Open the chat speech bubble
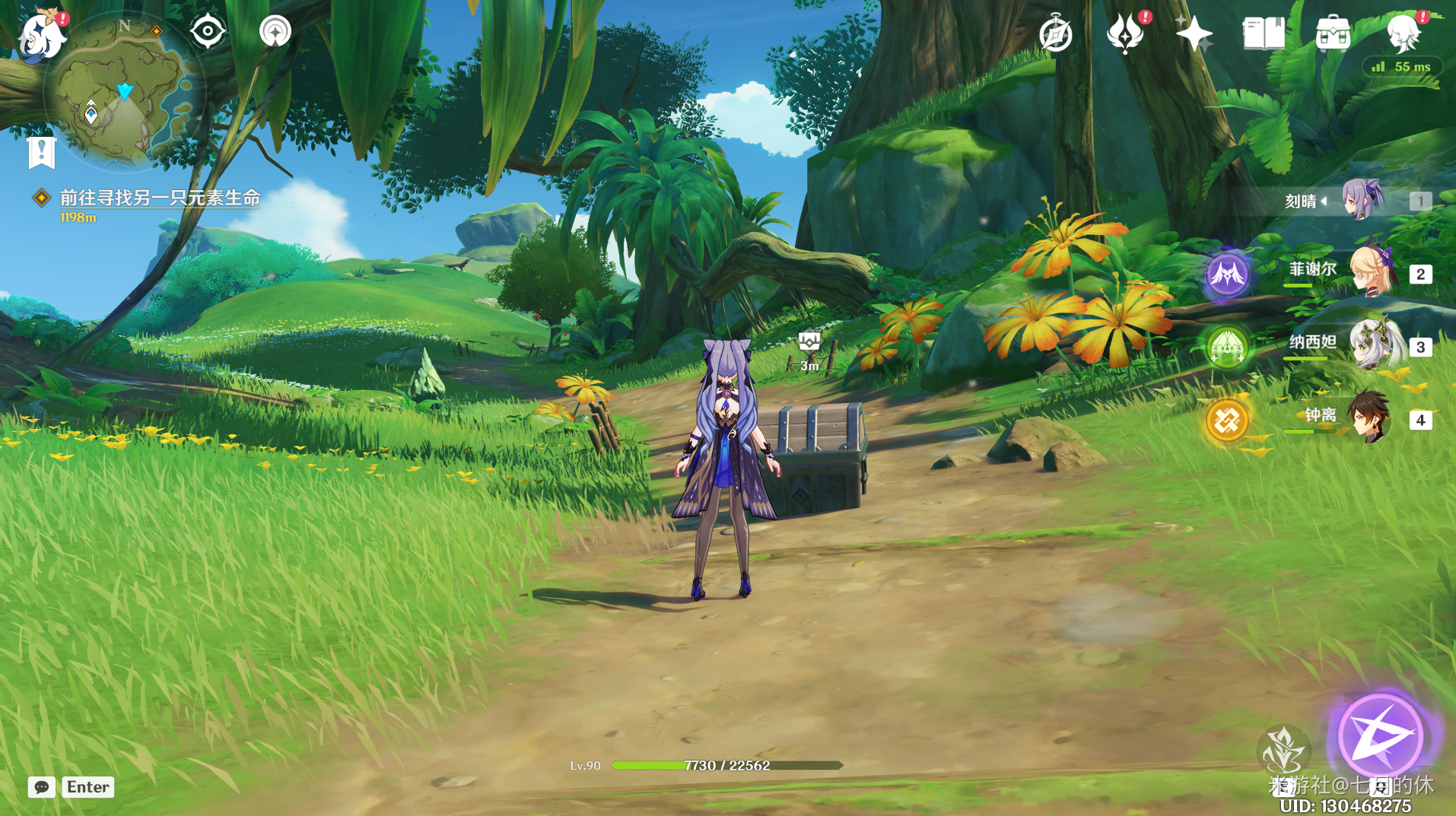The width and height of the screenshot is (1456, 816). click(x=42, y=787)
